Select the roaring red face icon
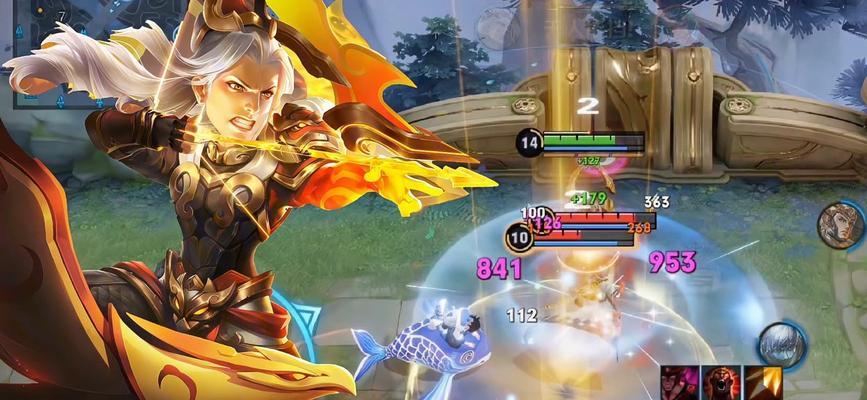 (x=722, y=383)
